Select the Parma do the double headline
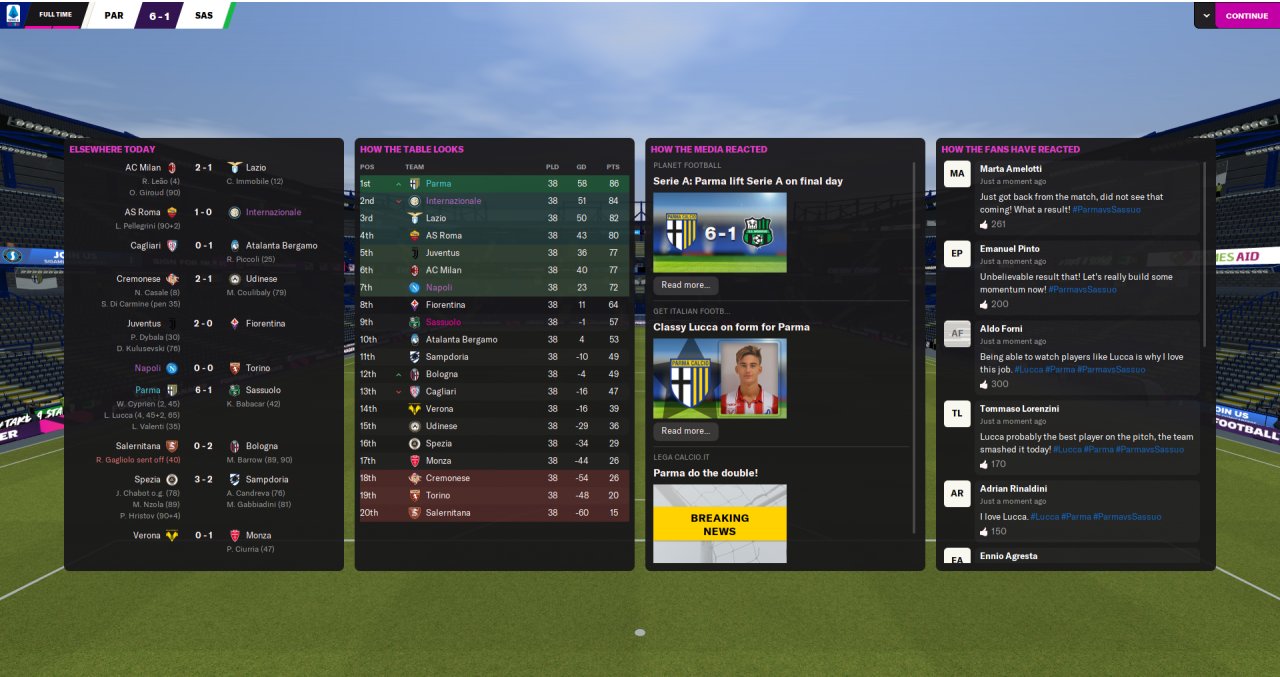Viewport: 1280px width, 677px height. (705, 473)
